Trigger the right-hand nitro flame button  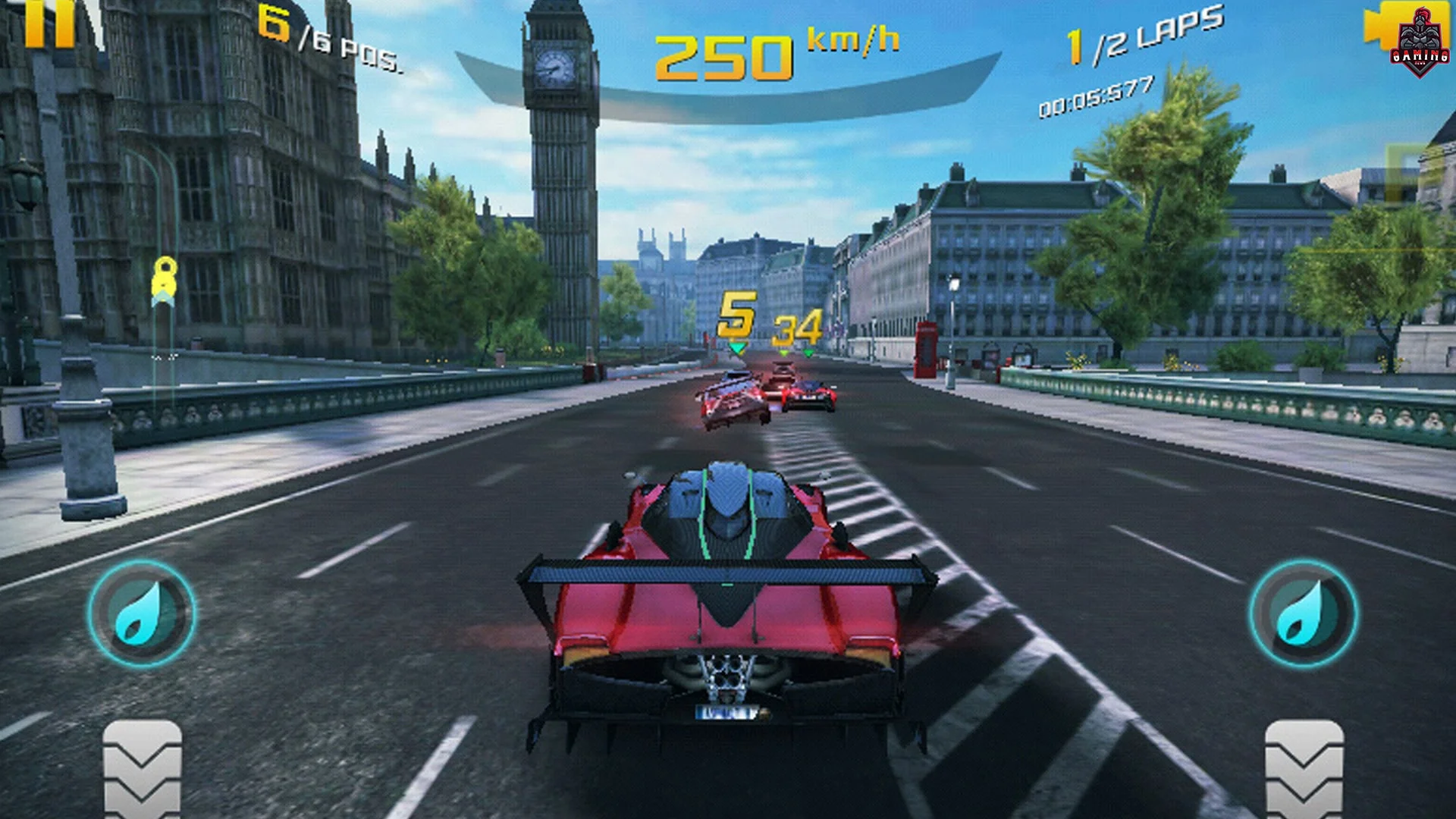click(1304, 613)
